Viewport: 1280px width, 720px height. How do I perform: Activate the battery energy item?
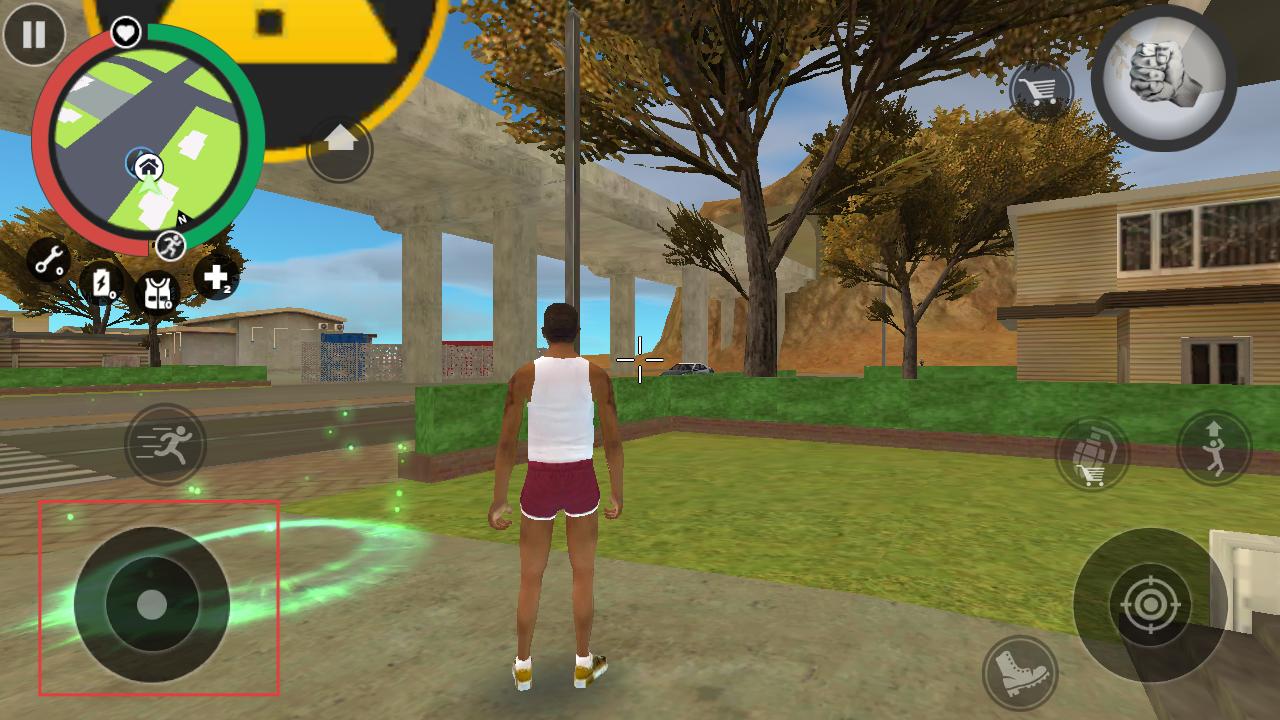(x=101, y=283)
